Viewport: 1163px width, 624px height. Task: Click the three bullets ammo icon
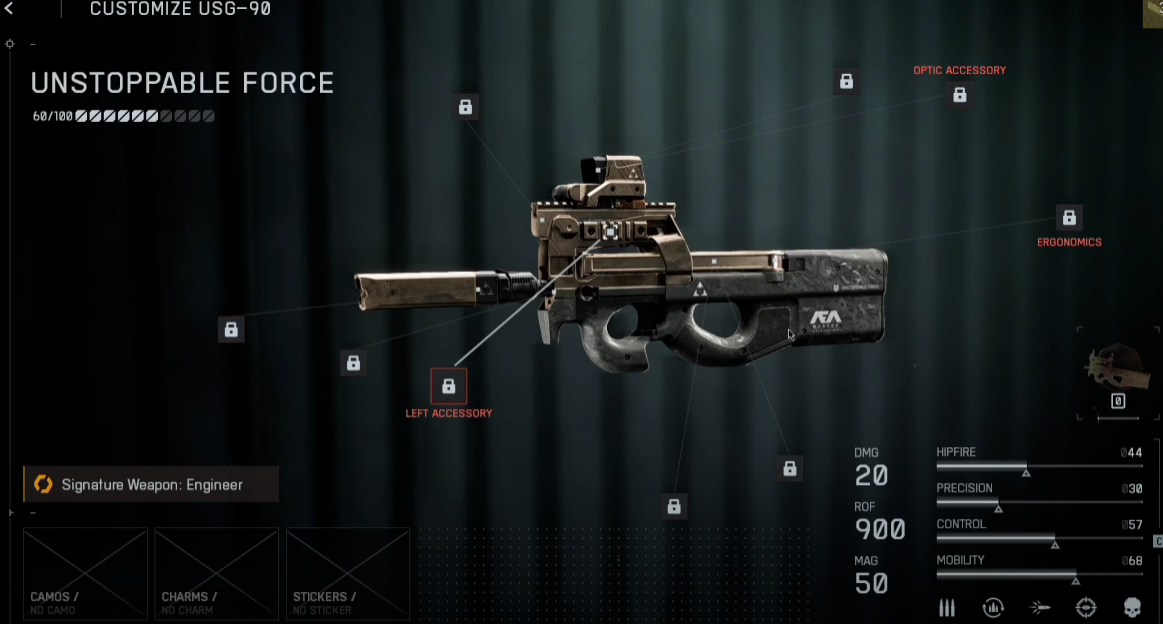click(x=947, y=607)
